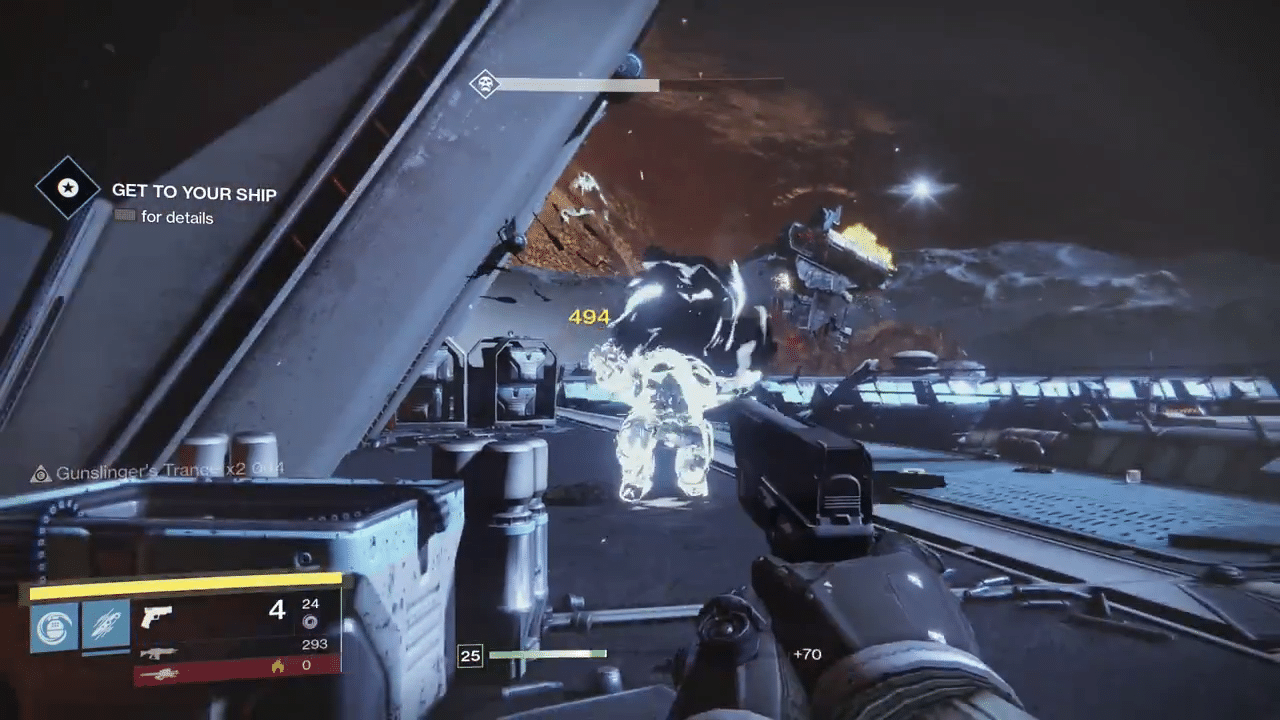This screenshot has width=1280, height=720.
Task: Open the Get To Your Ship objective
Action: [x=194, y=192]
